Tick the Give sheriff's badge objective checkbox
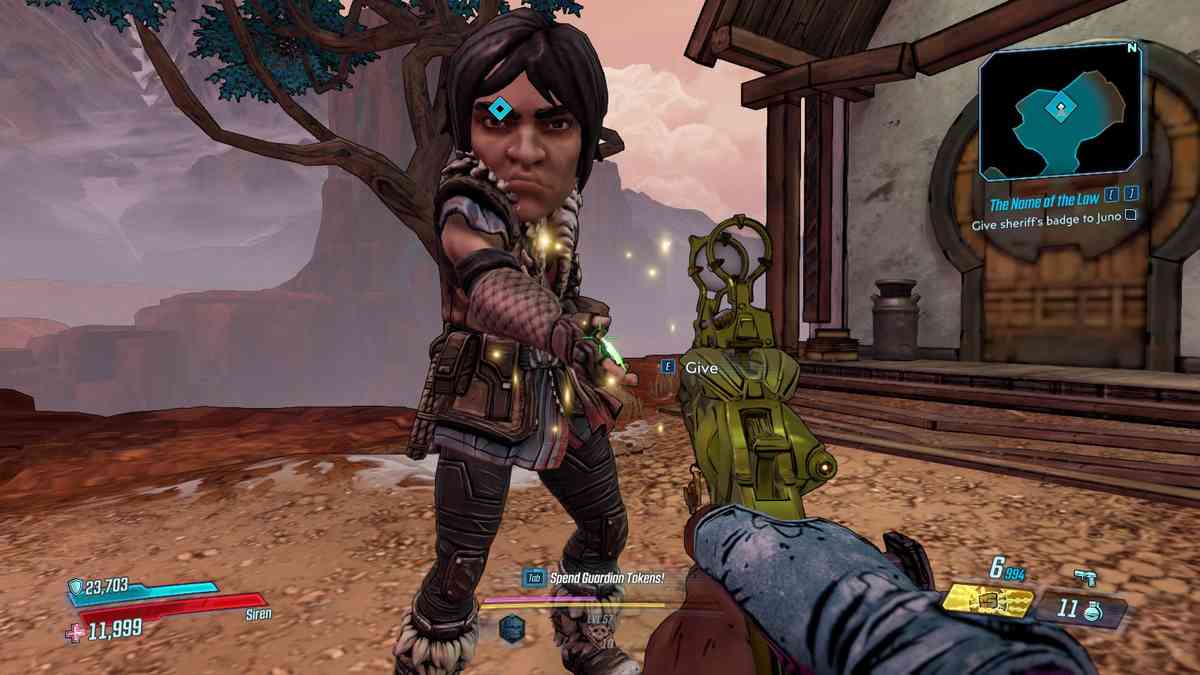 tap(1131, 226)
